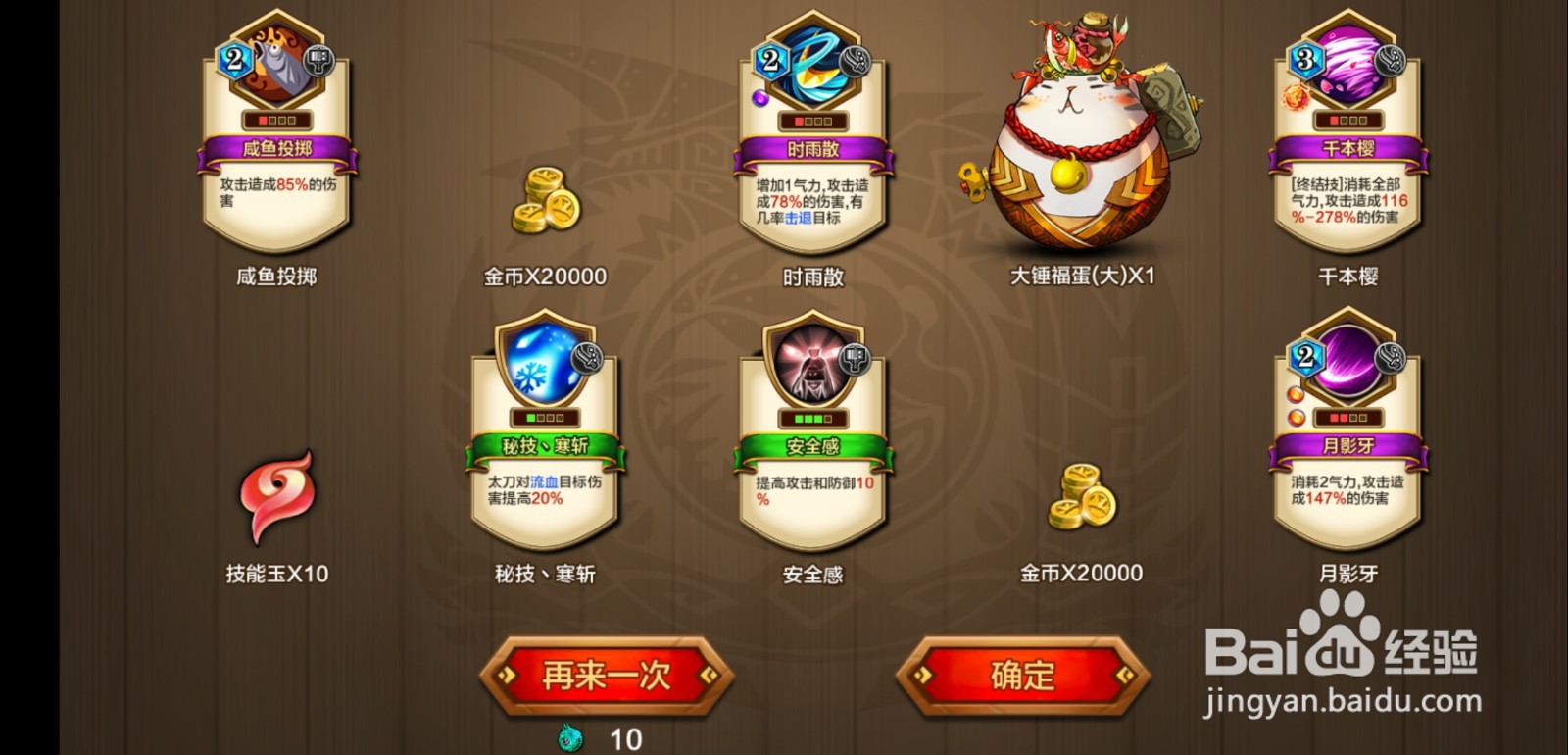Click the level pip bar on 安全感 card

(x=813, y=419)
